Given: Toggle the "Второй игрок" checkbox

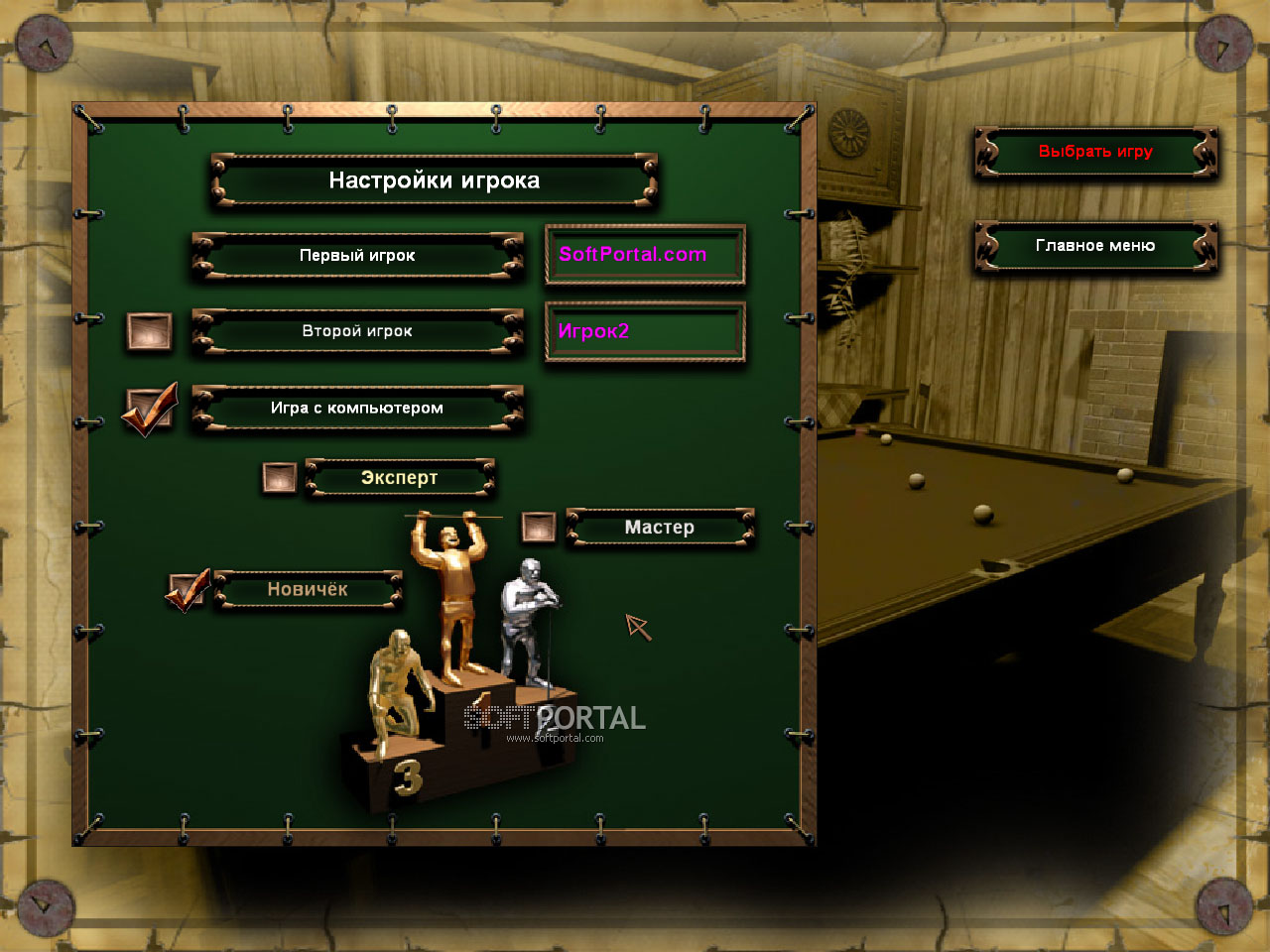Looking at the screenshot, I should [149, 331].
